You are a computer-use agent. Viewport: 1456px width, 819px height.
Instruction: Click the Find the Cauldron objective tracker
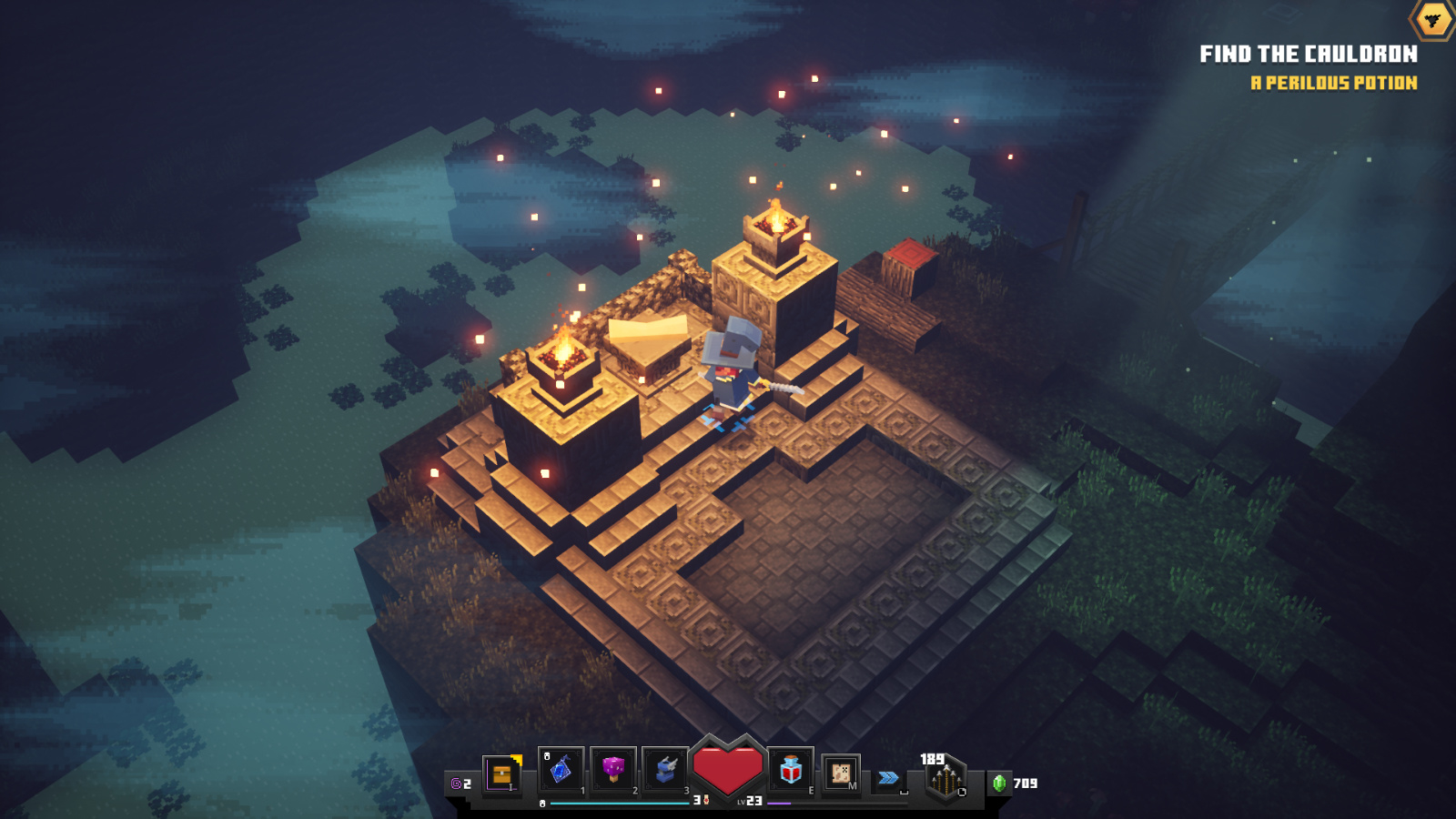tap(1308, 55)
